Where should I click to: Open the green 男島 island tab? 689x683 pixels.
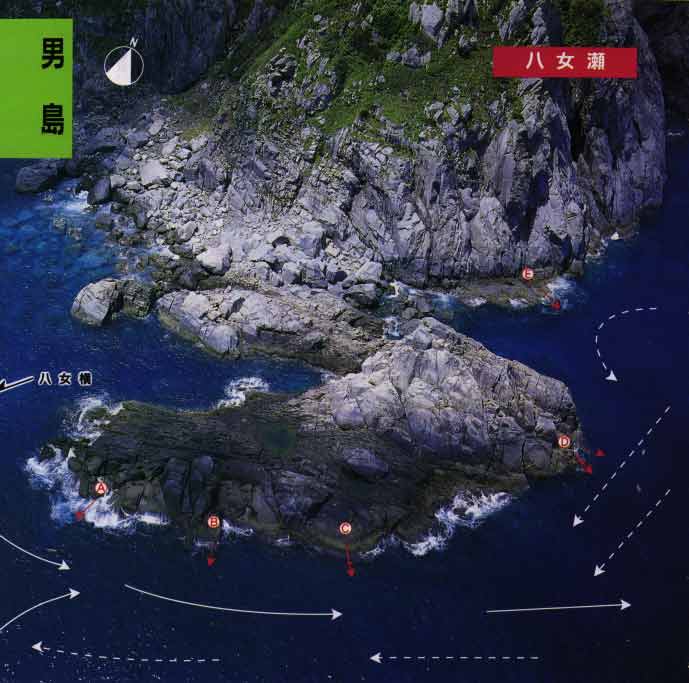coord(36,88)
